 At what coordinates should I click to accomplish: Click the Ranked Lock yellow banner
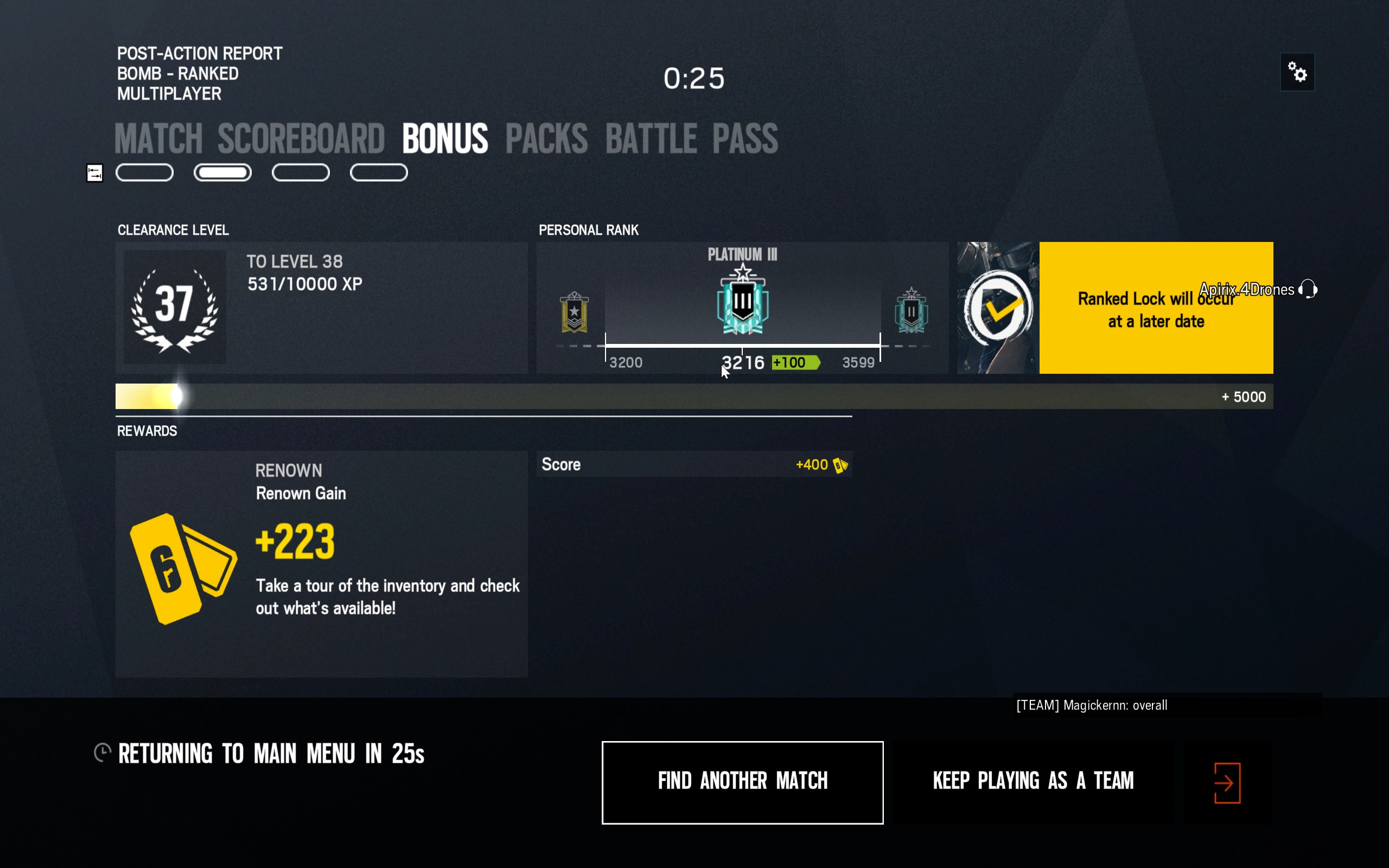(1155, 308)
